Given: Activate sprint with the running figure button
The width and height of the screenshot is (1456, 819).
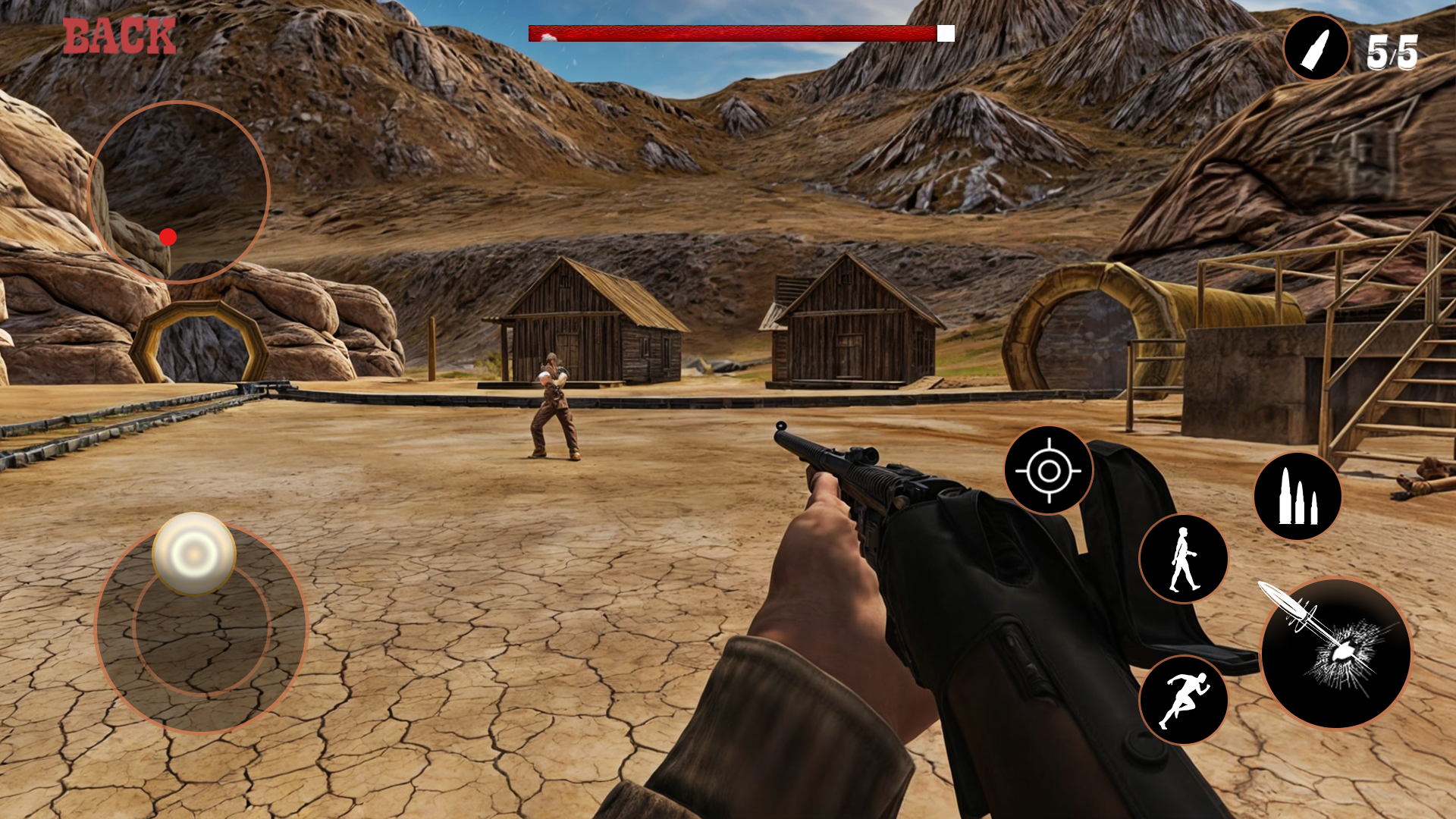Looking at the screenshot, I should click(x=1183, y=700).
